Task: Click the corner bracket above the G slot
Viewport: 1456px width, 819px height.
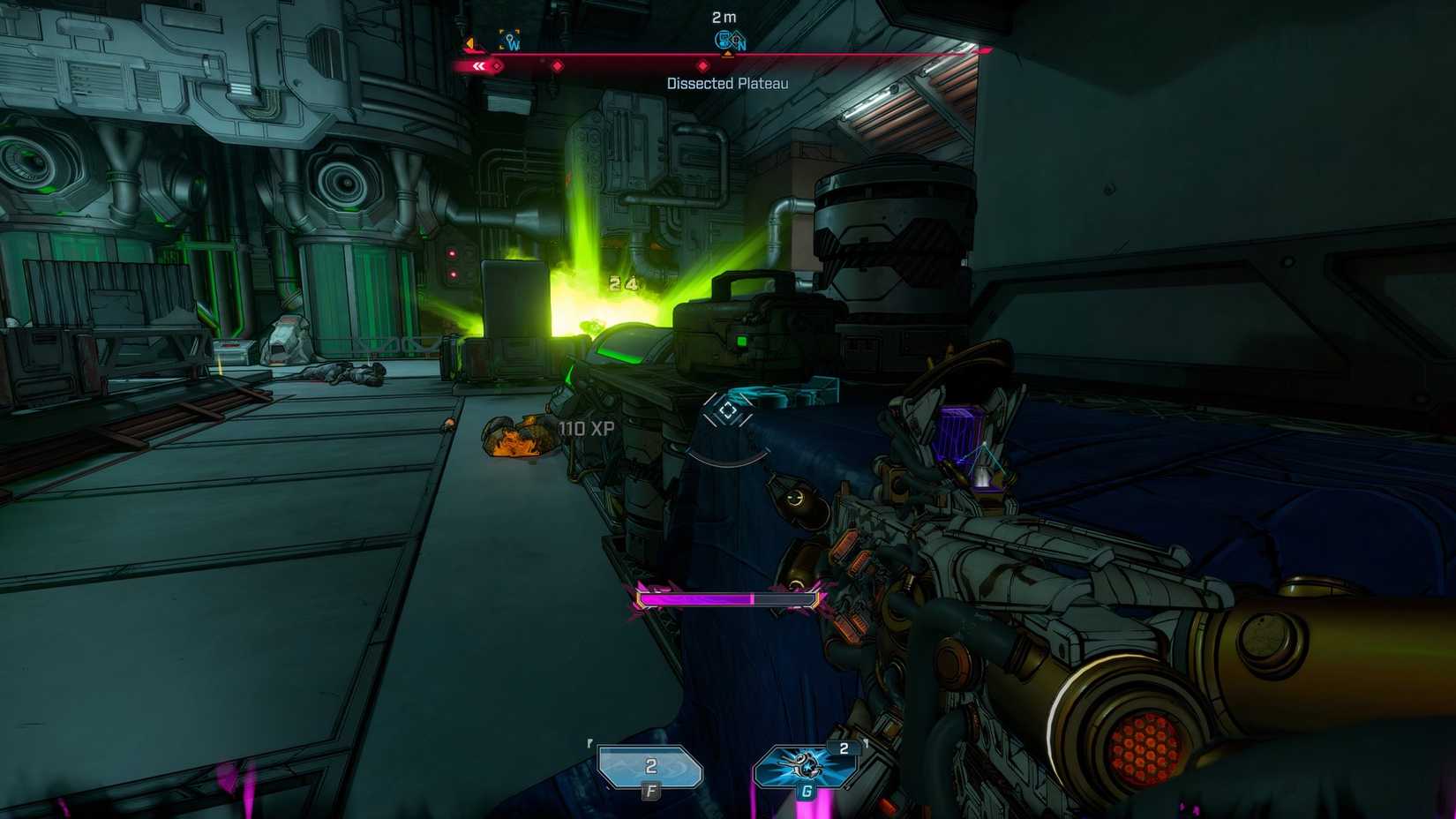Action: 867,743
